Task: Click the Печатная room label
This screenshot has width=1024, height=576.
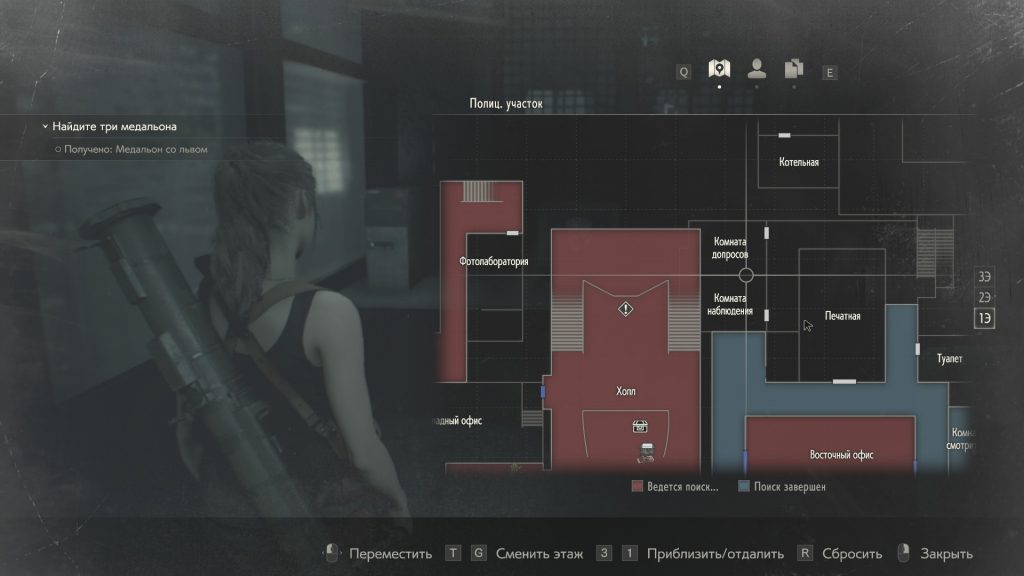Action: [842, 316]
